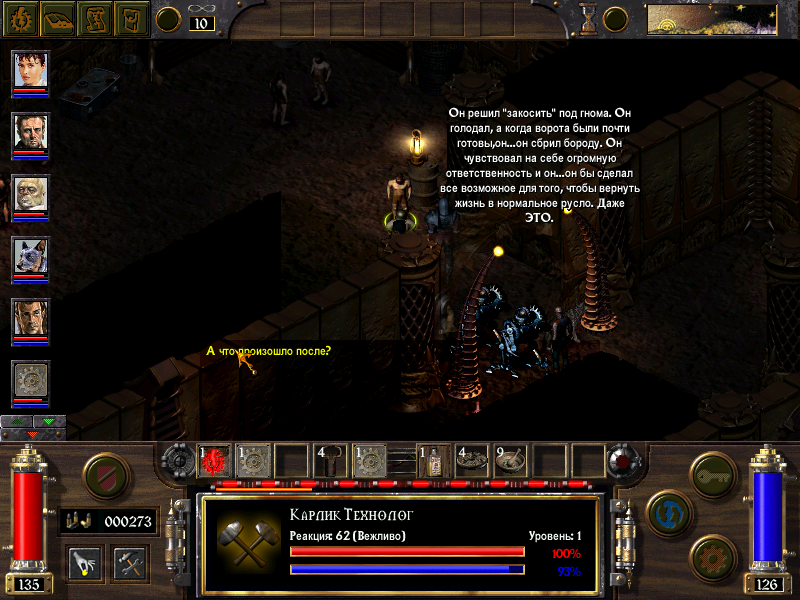The width and height of the screenshot is (800, 600).
Task: Select the bottle item in hotbar
Action: [434, 460]
